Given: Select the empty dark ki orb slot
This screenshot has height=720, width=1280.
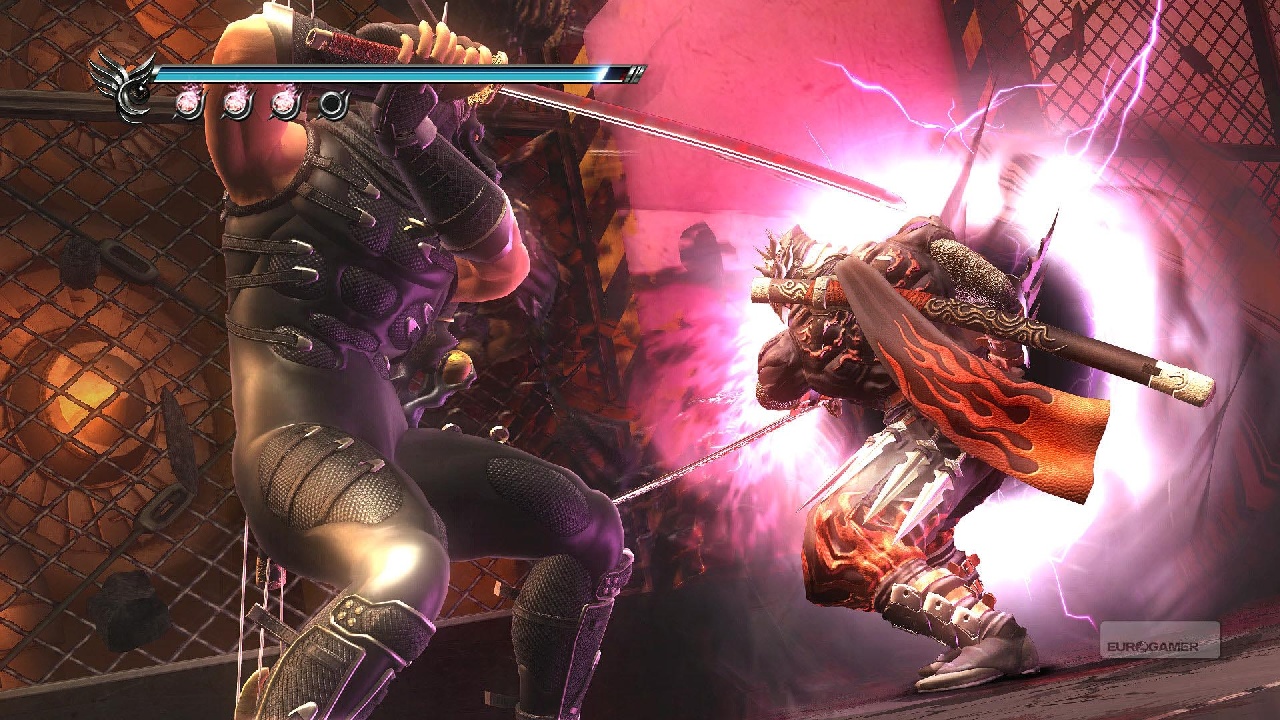Looking at the screenshot, I should click(x=334, y=105).
